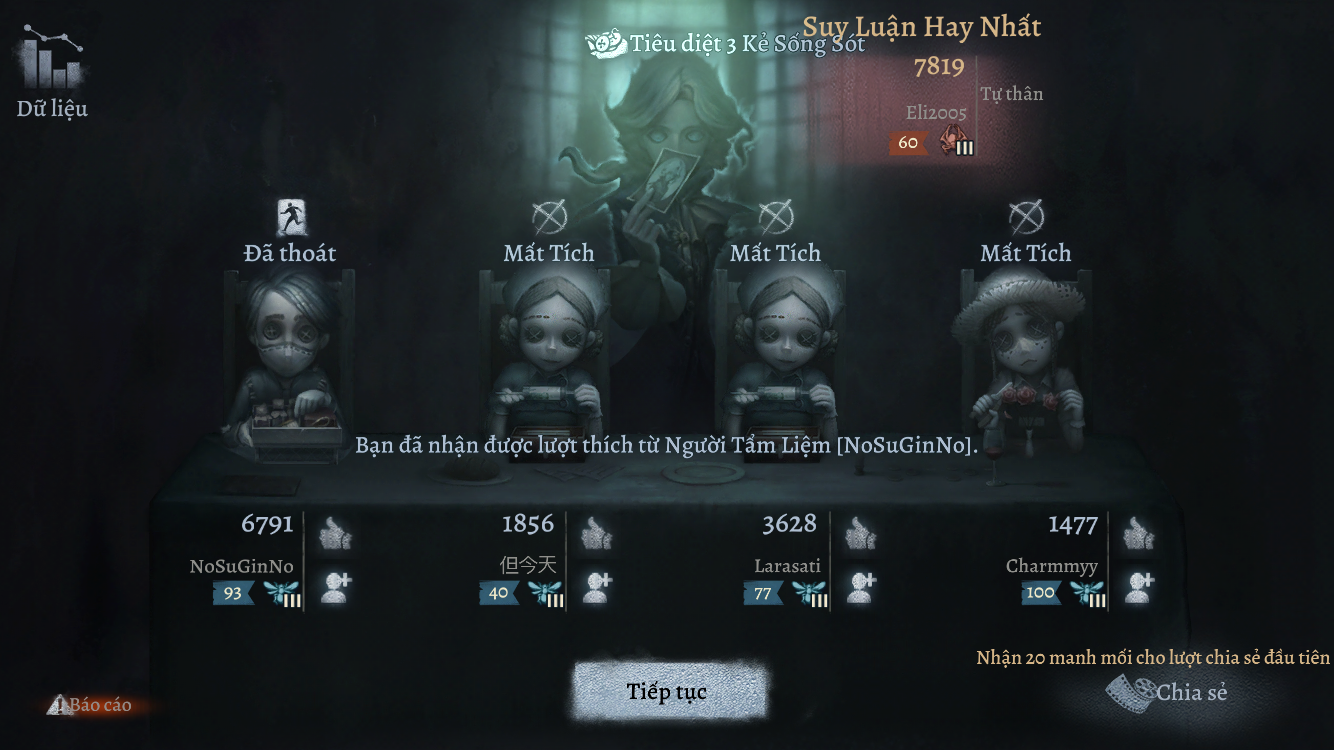
Task: Add NoSuGinNo as a friend
Action: tap(335, 587)
